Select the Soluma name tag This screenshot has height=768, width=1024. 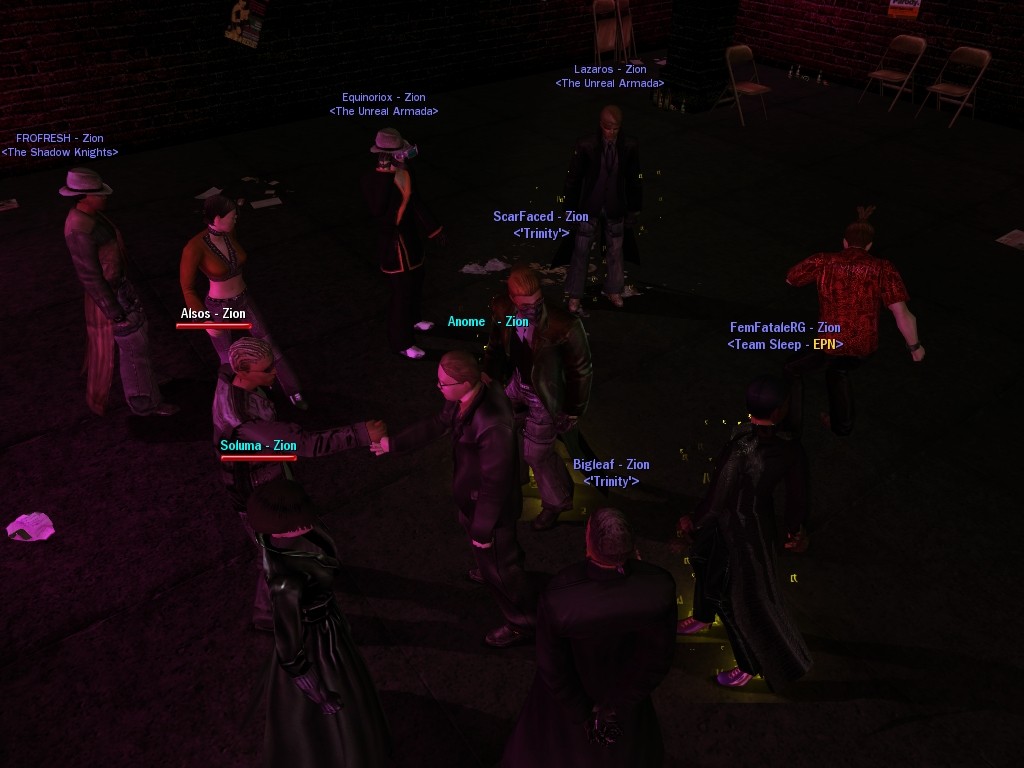[x=258, y=445]
